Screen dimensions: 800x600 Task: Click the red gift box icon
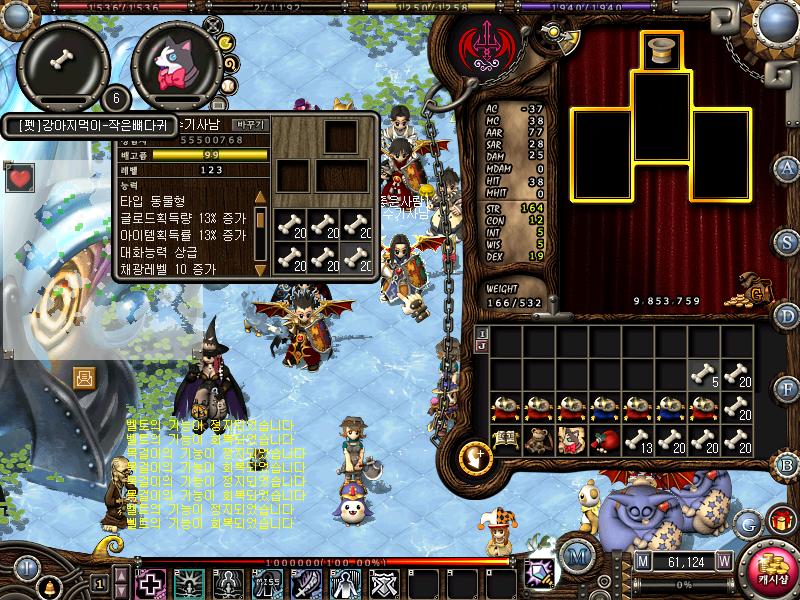click(779, 520)
